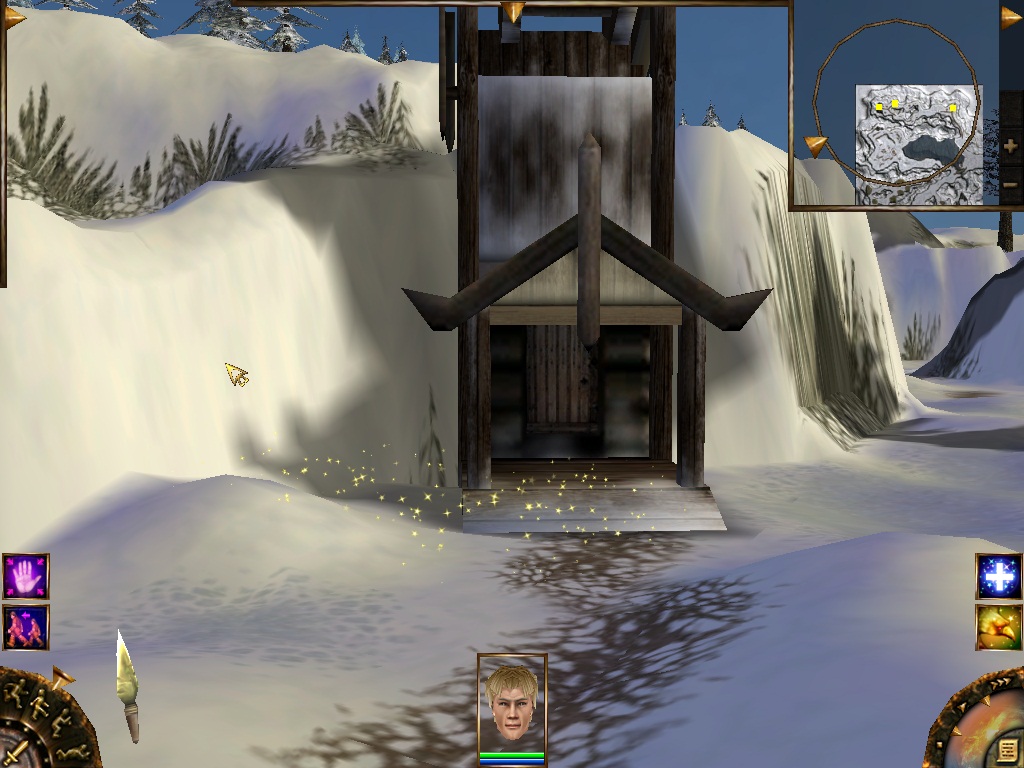The image size is (1024, 768).
Task: Cast the glowing white cross spell
Action: pos(999,577)
